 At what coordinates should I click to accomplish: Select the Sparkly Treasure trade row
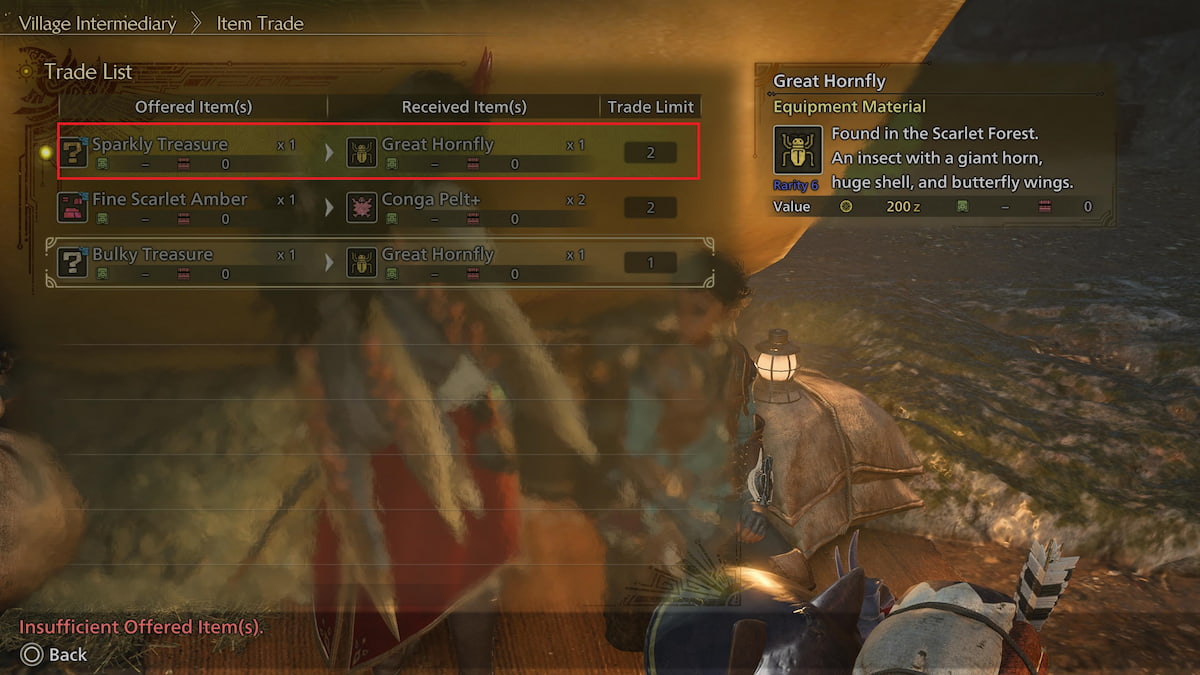378,152
